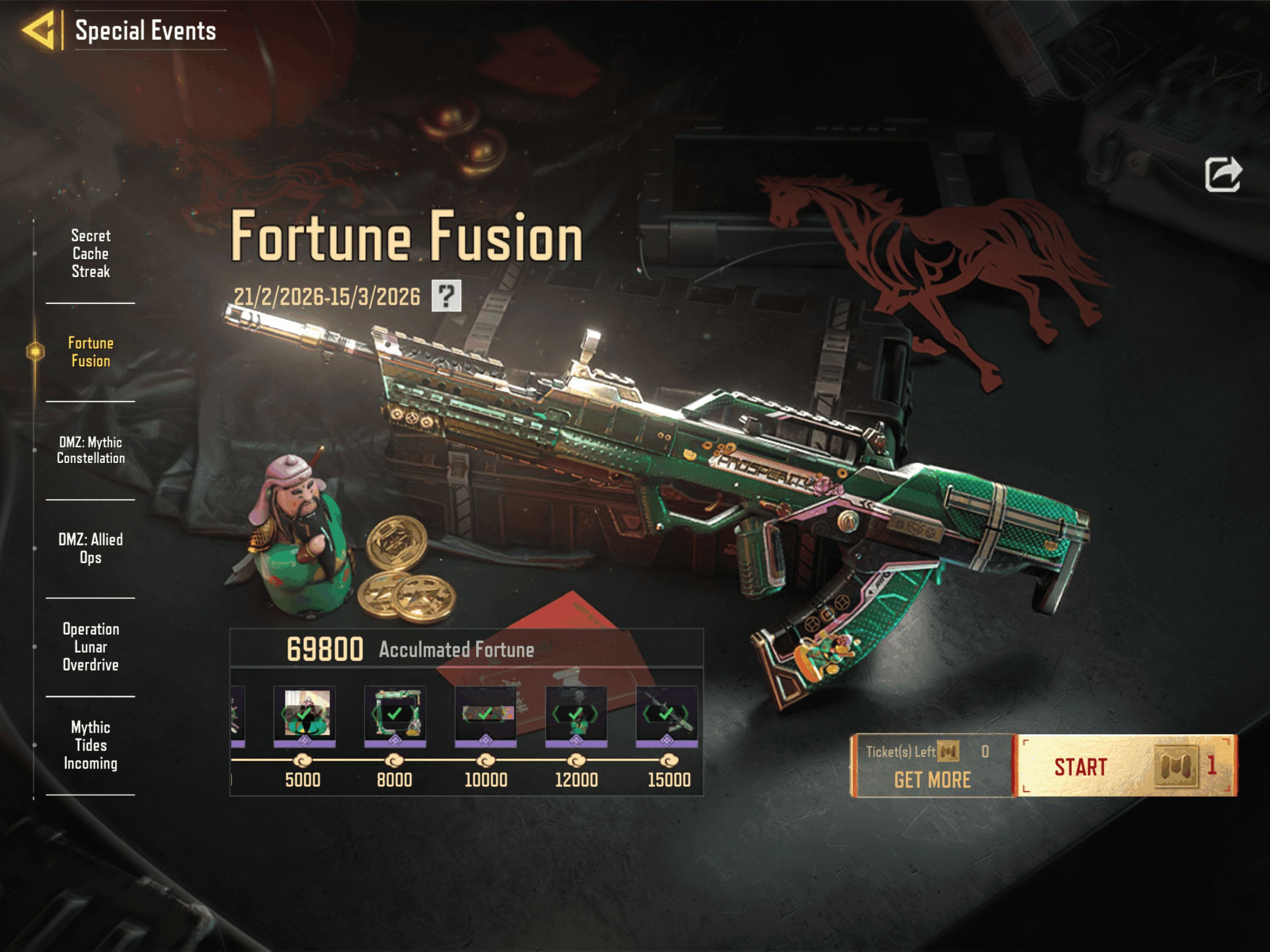Select the Fortune Fusion event tab

click(x=91, y=352)
